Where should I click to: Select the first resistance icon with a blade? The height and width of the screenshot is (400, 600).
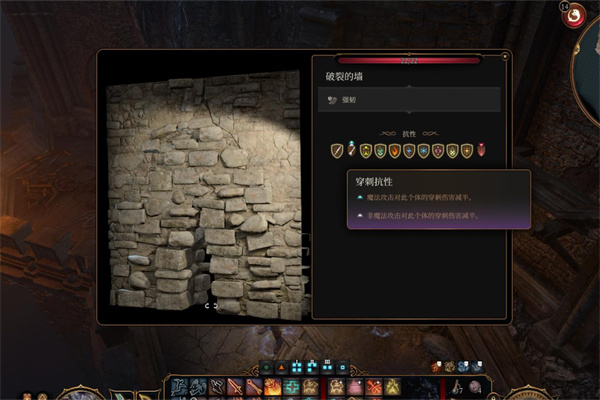(337, 151)
